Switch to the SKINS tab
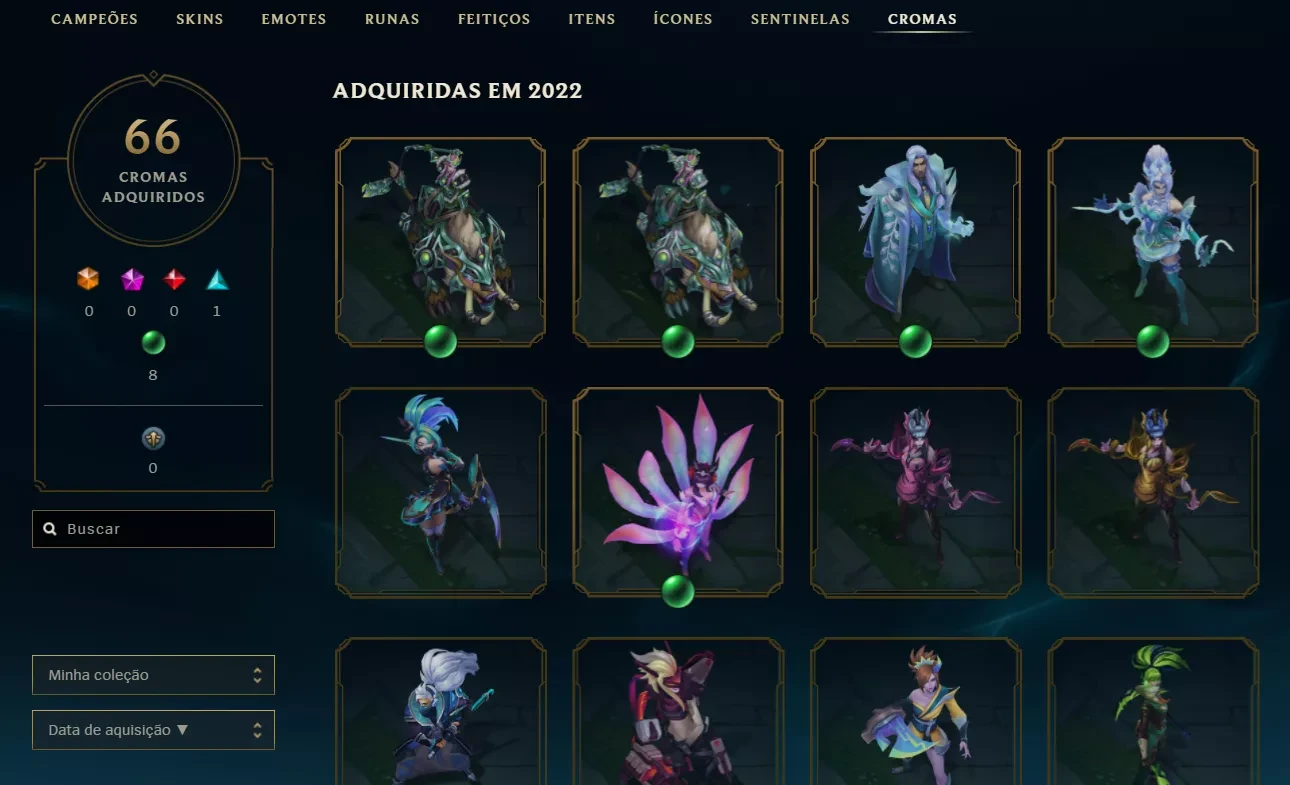 coord(199,18)
